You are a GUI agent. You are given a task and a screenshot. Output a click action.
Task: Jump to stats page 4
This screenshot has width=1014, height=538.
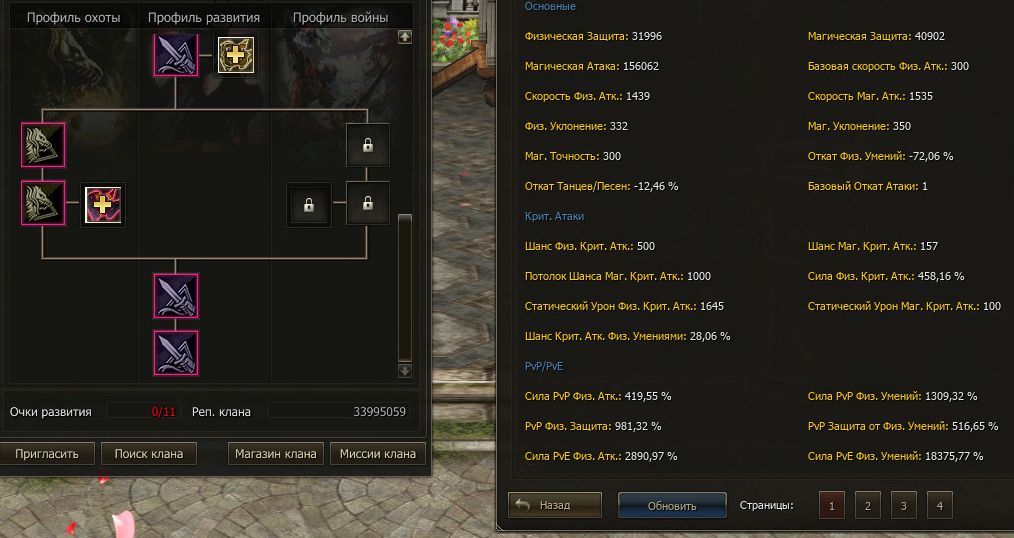(939, 506)
